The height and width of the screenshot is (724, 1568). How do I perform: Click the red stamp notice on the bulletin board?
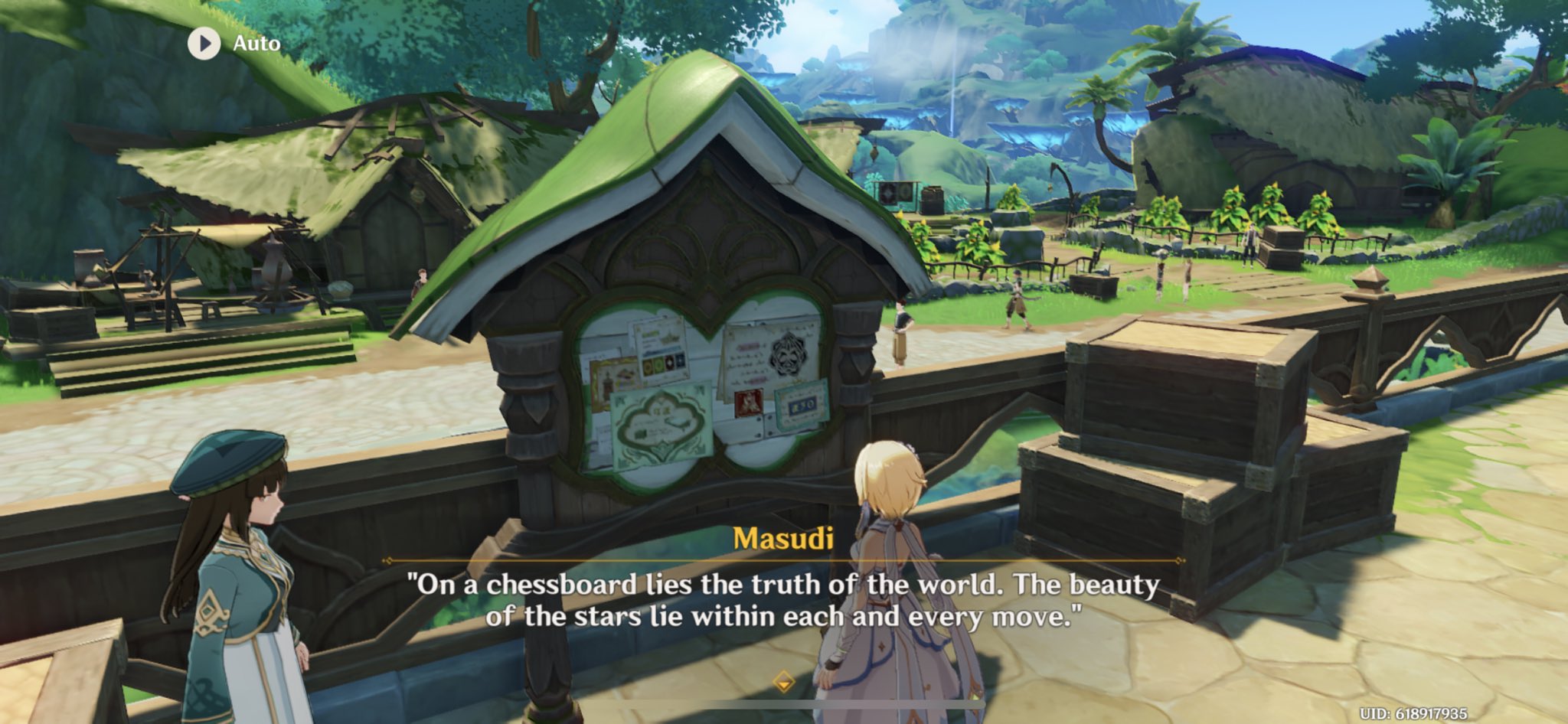coord(748,403)
